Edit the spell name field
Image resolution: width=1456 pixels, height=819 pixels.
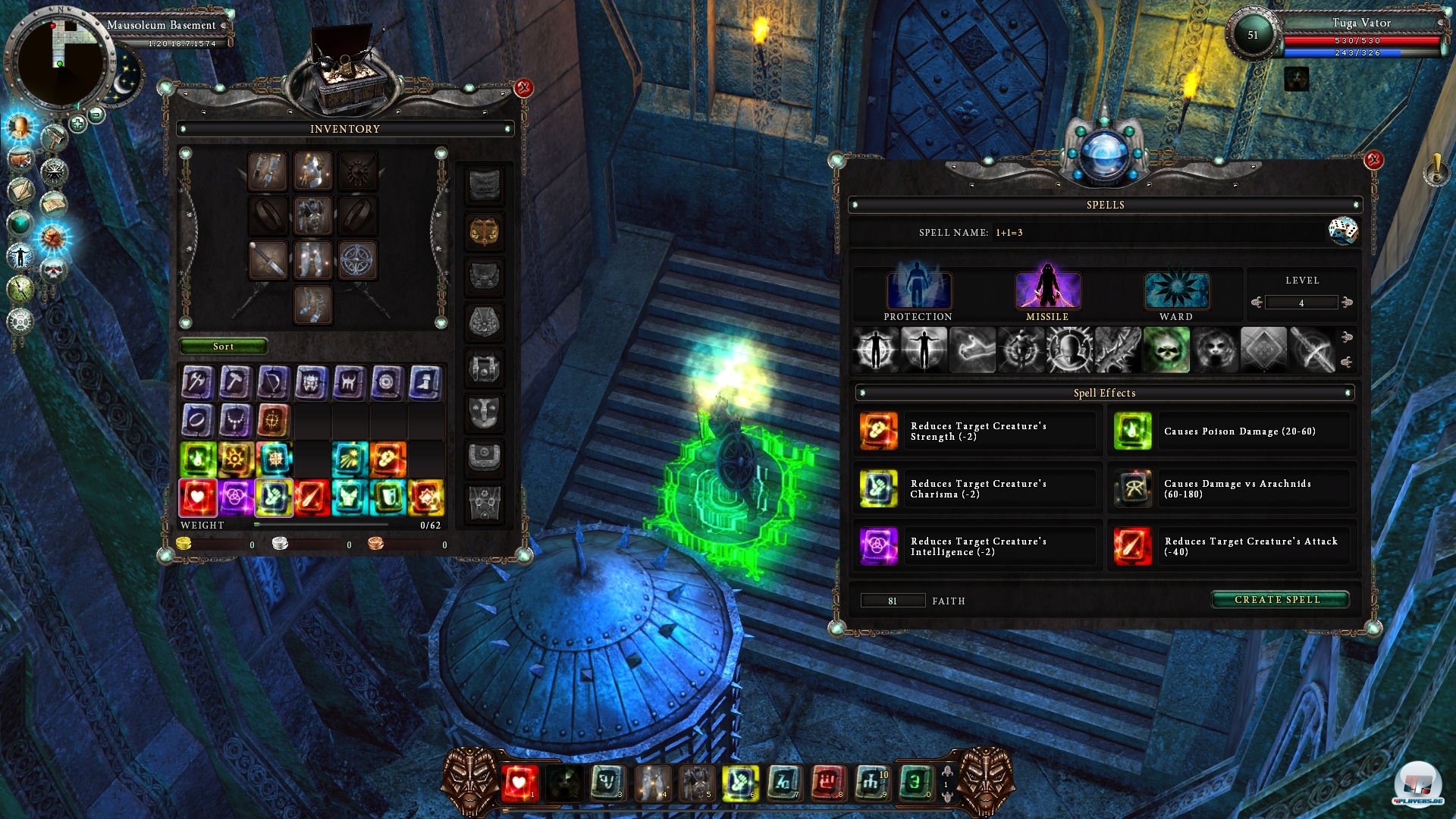1153,233
